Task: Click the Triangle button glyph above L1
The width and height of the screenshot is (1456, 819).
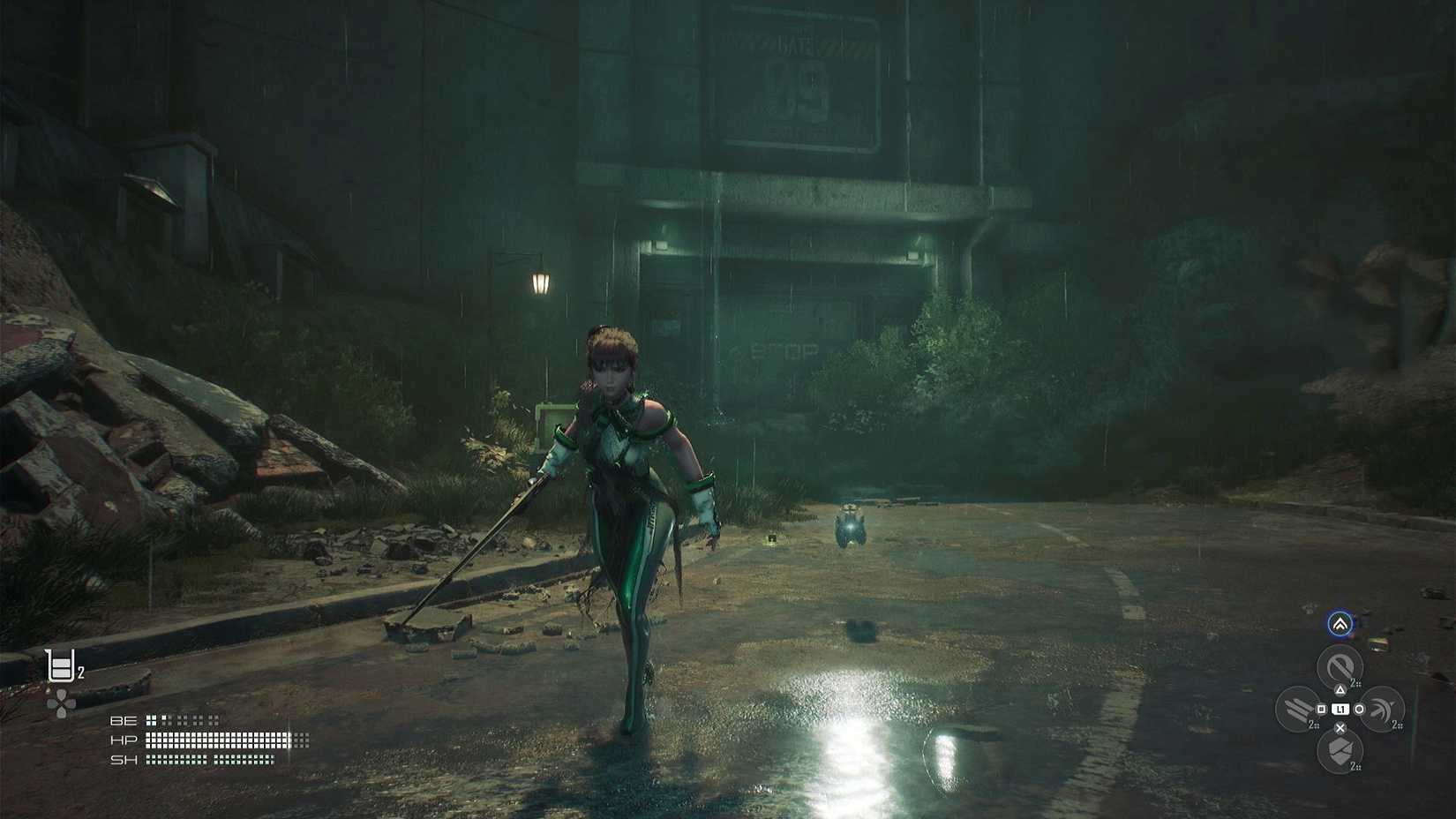Action: 1340,688
